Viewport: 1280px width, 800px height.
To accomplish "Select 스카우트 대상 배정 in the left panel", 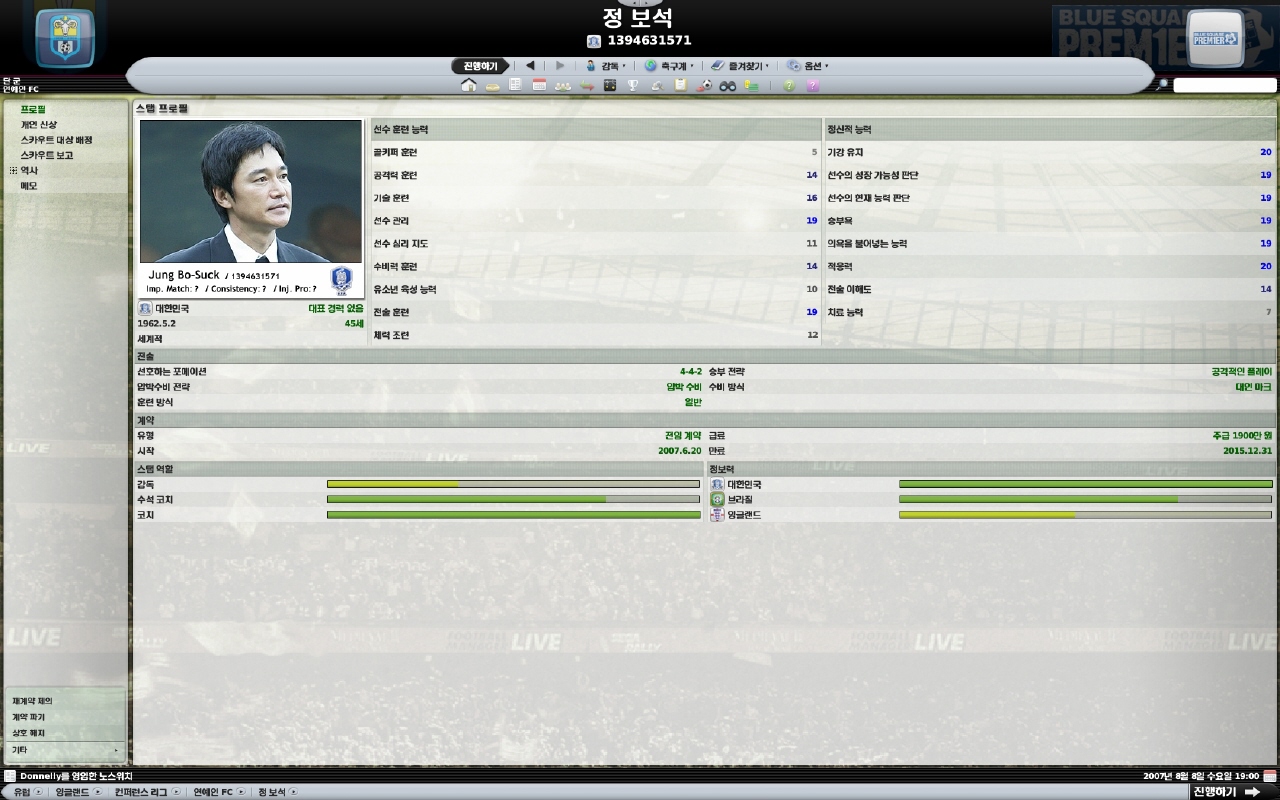I will pos(56,140).
